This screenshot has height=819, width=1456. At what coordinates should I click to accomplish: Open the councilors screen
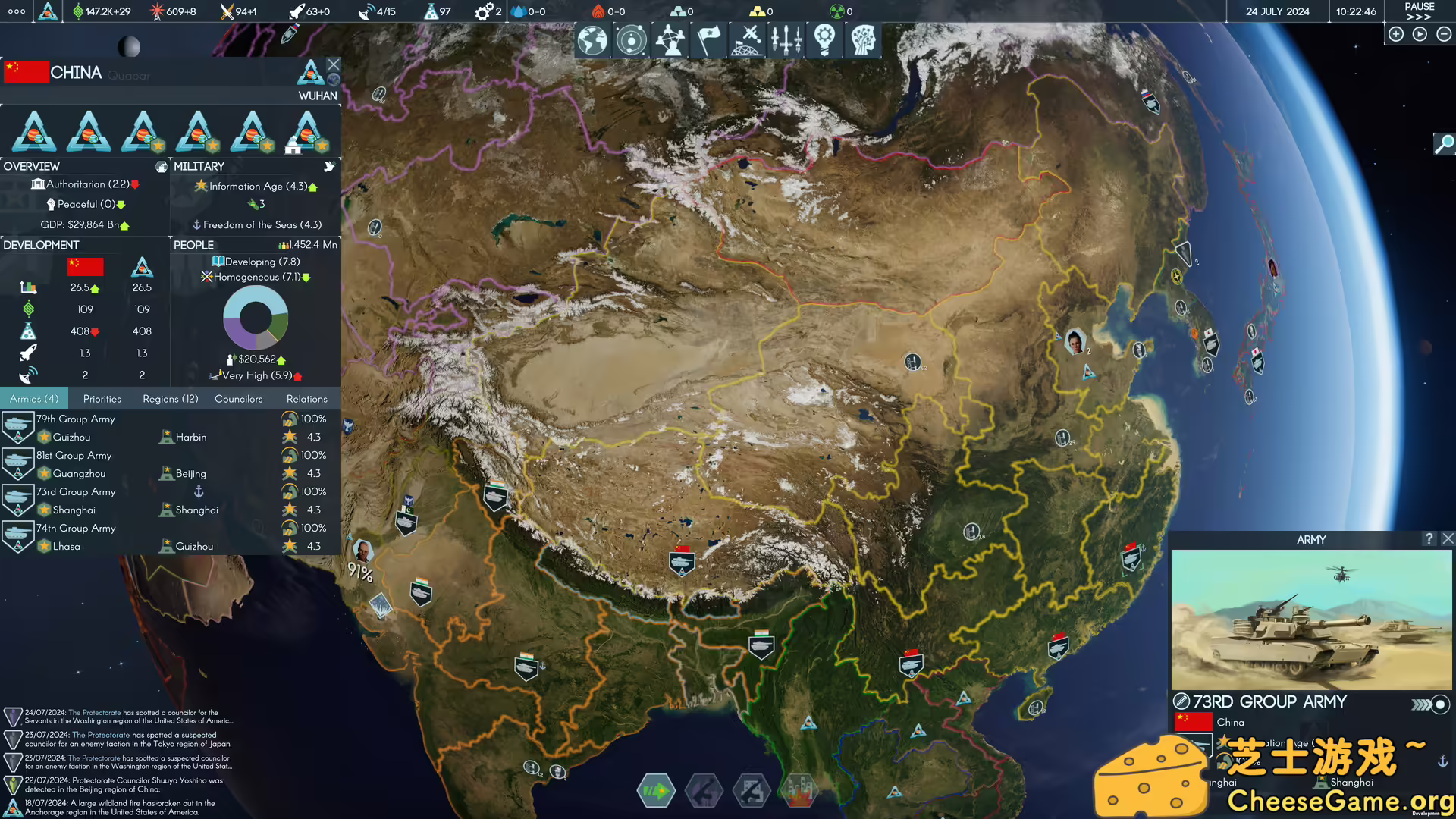671,40
